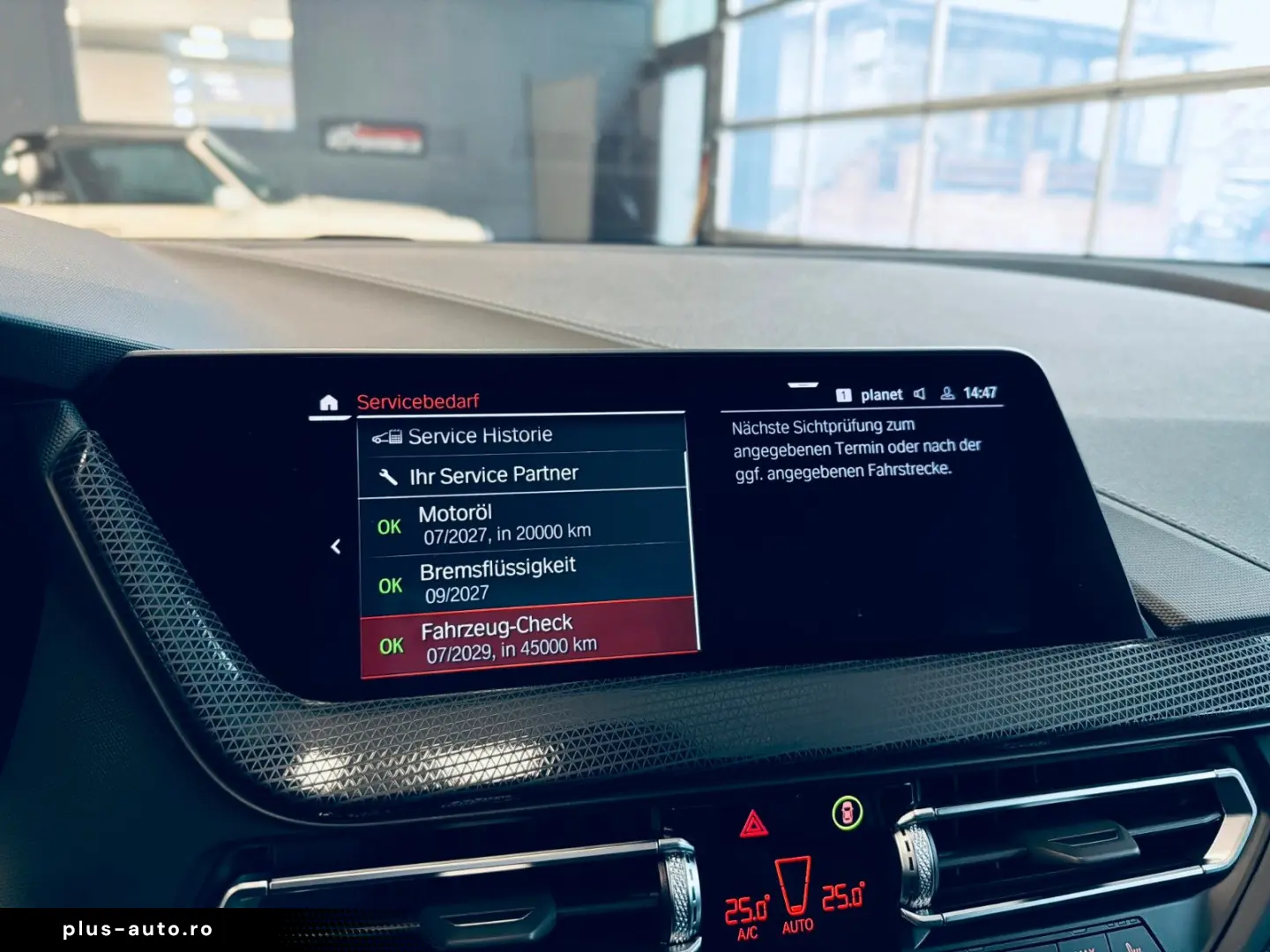Go to the home screen icon
The image size is (1270, 952).
(x=329, y=403)
